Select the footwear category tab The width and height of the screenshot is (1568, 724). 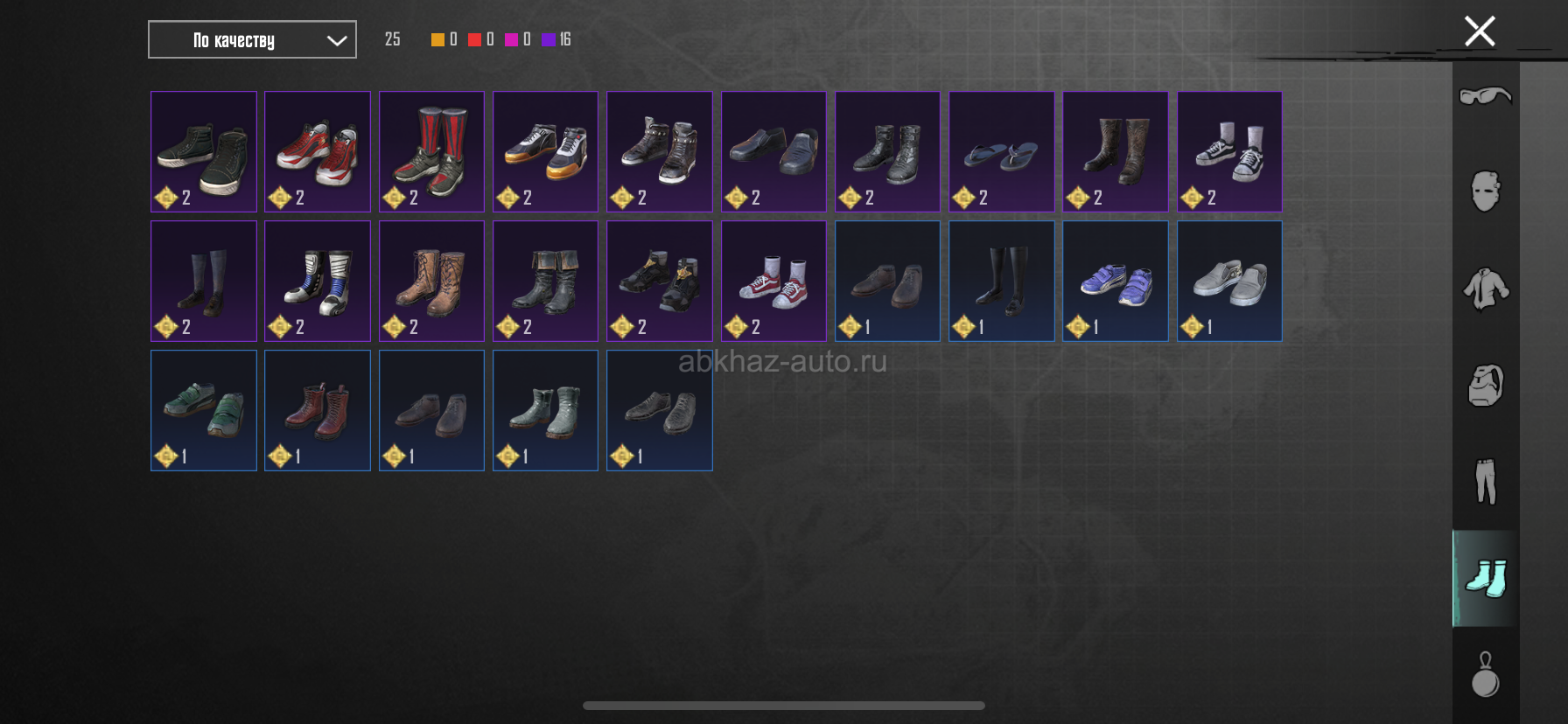coord(1485,578)
